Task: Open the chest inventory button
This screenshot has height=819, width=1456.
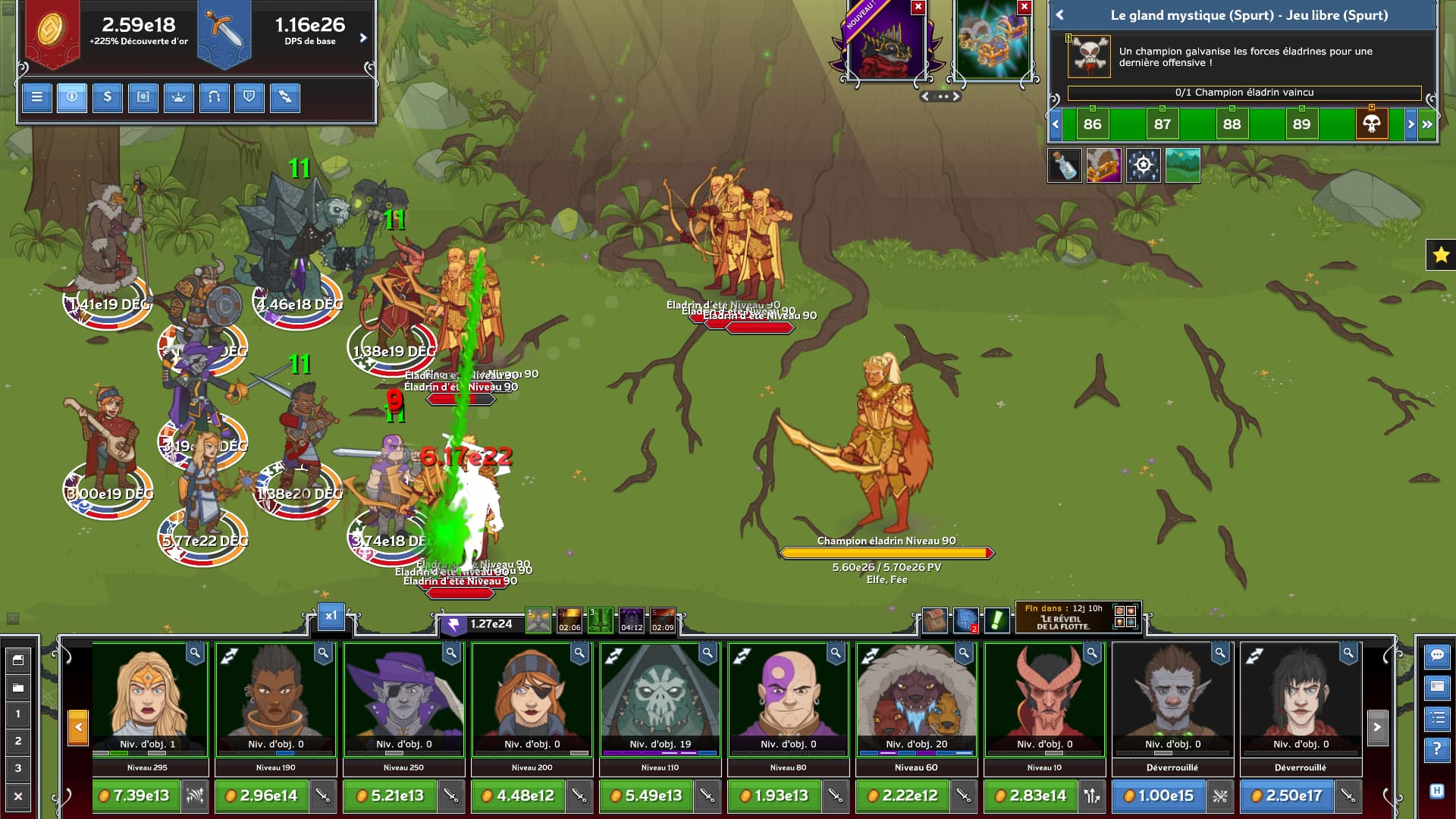Action: pyautogui.click(x=143, y=97)
